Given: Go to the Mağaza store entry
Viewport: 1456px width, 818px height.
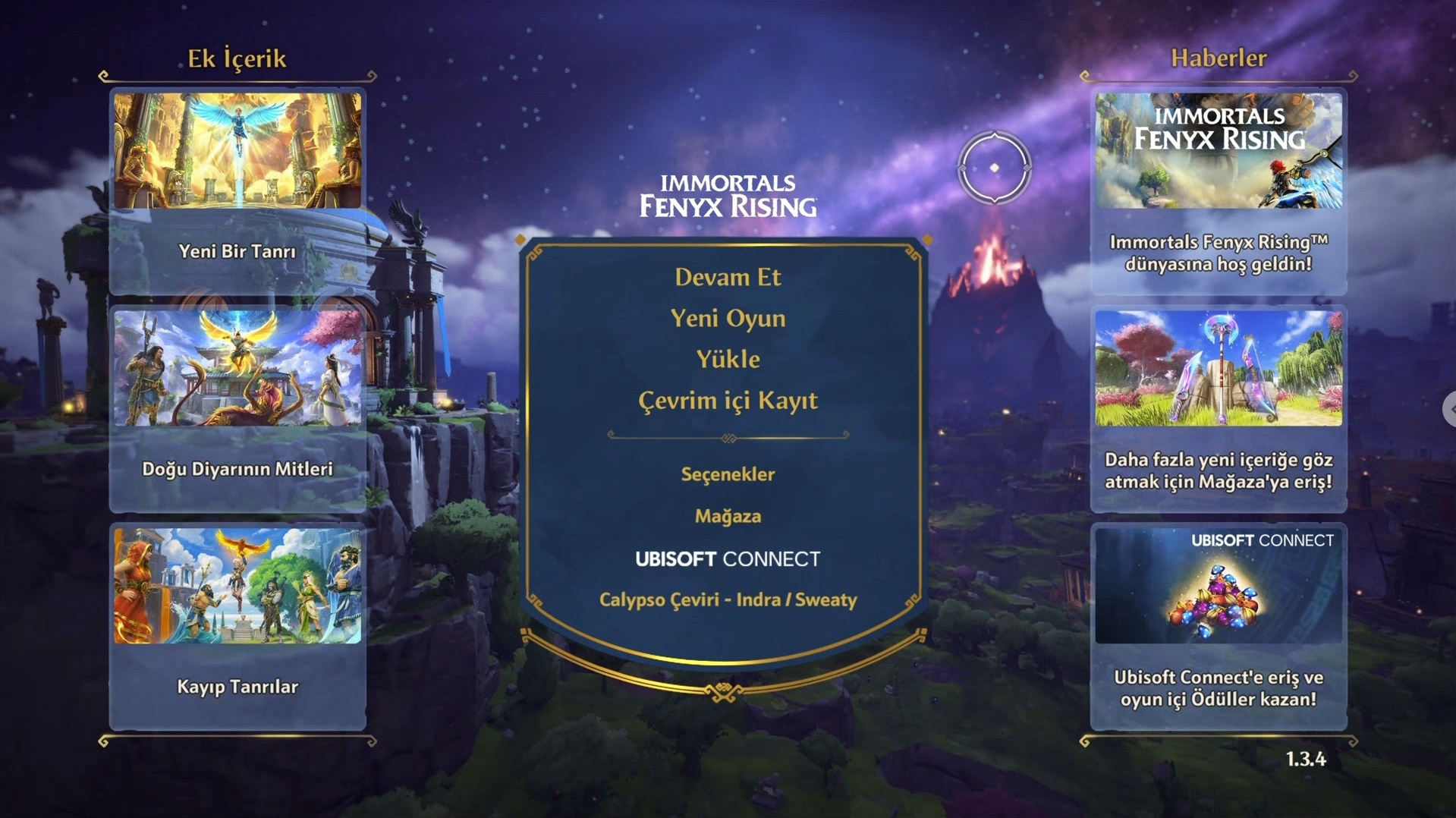Looking at the screenshot, I should (x=728, y=517).
